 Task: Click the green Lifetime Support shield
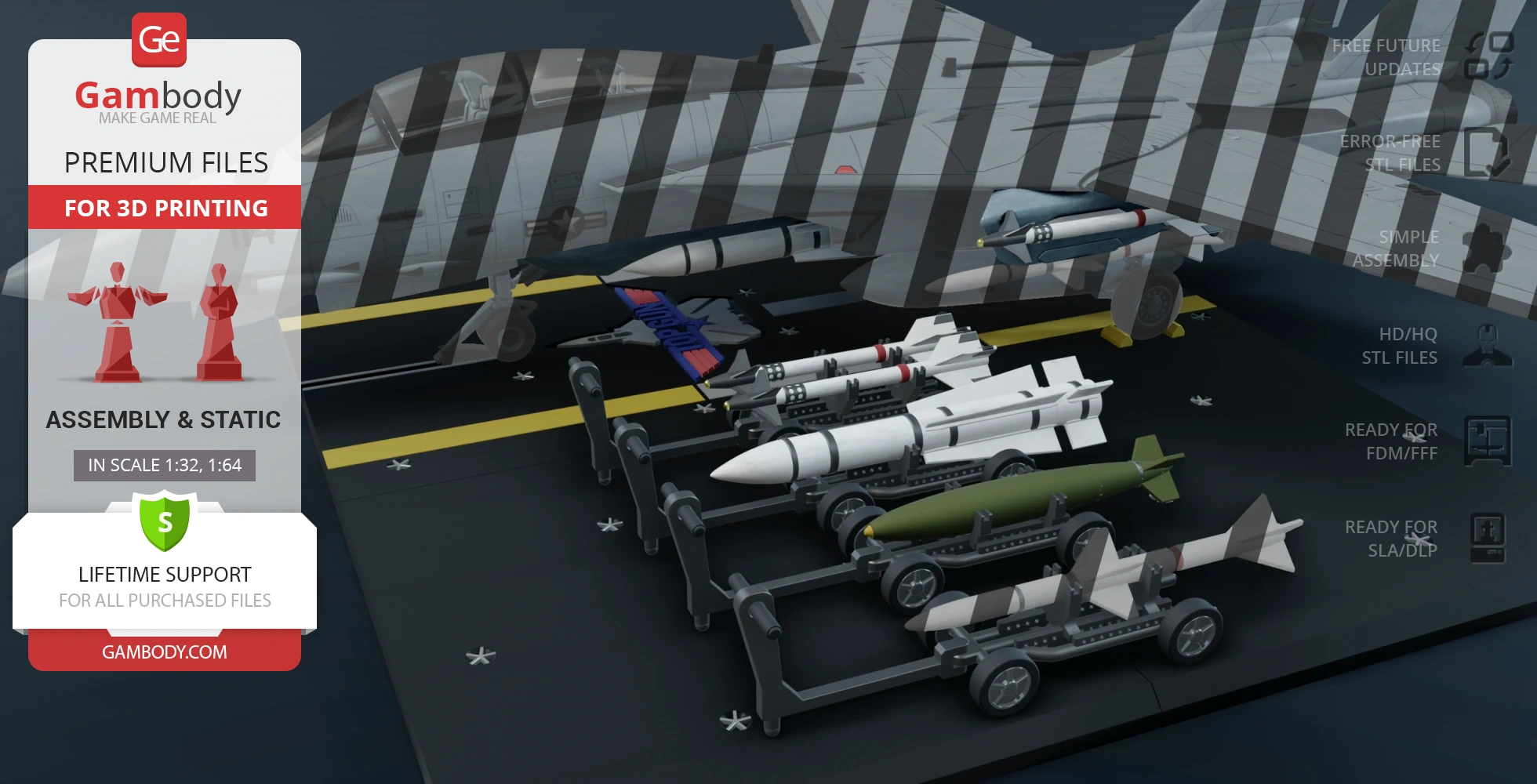point(165,521)
